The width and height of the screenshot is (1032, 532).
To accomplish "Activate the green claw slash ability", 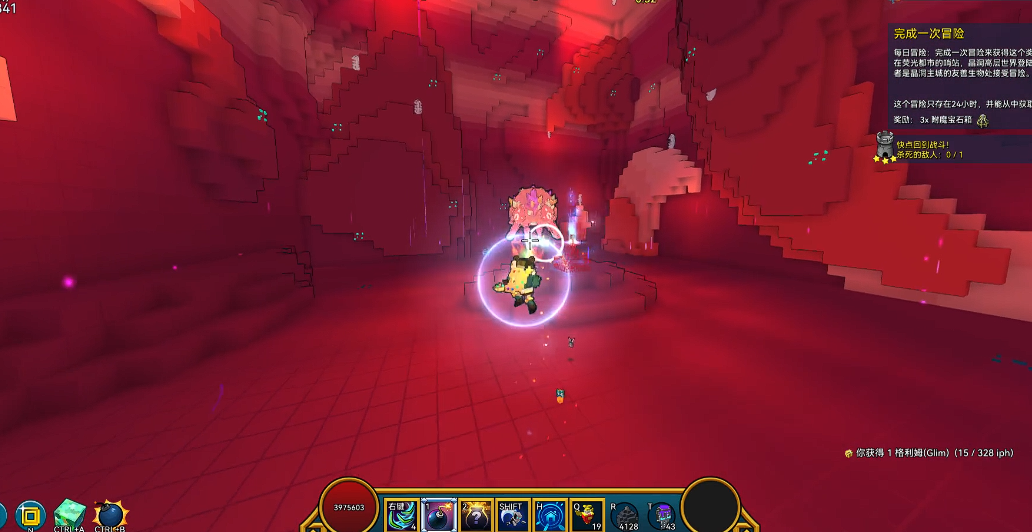I will (x=402, y=515).
